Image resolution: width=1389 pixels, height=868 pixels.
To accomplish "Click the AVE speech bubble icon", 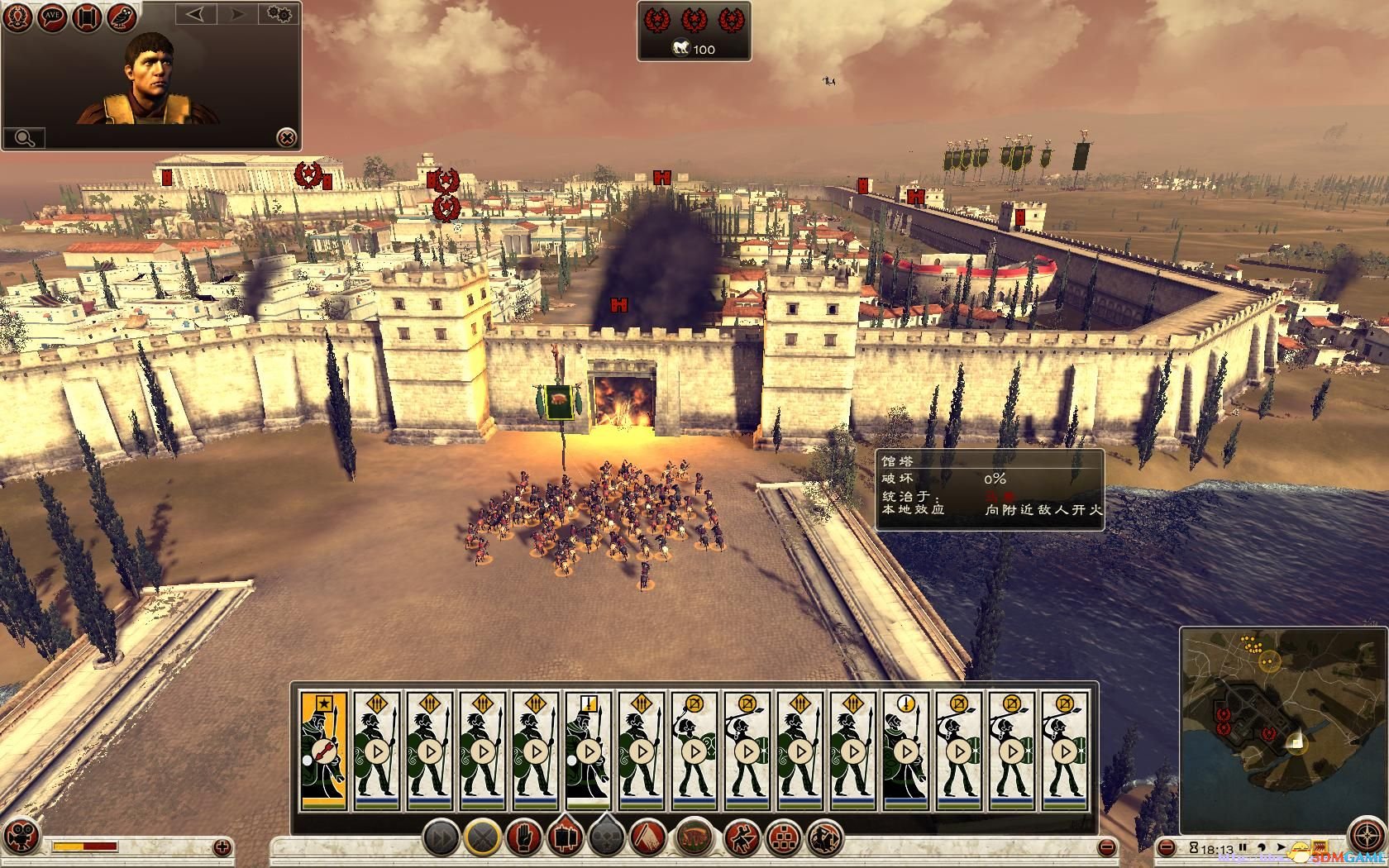I will [x=53, y=18].
